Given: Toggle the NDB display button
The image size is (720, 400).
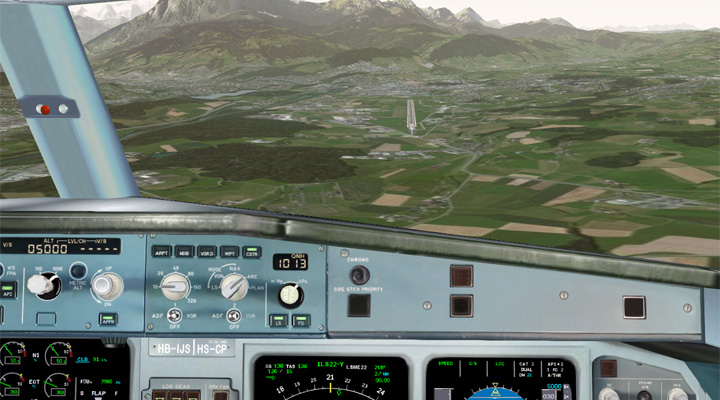Looking at the screenshot, I should 184,252.
